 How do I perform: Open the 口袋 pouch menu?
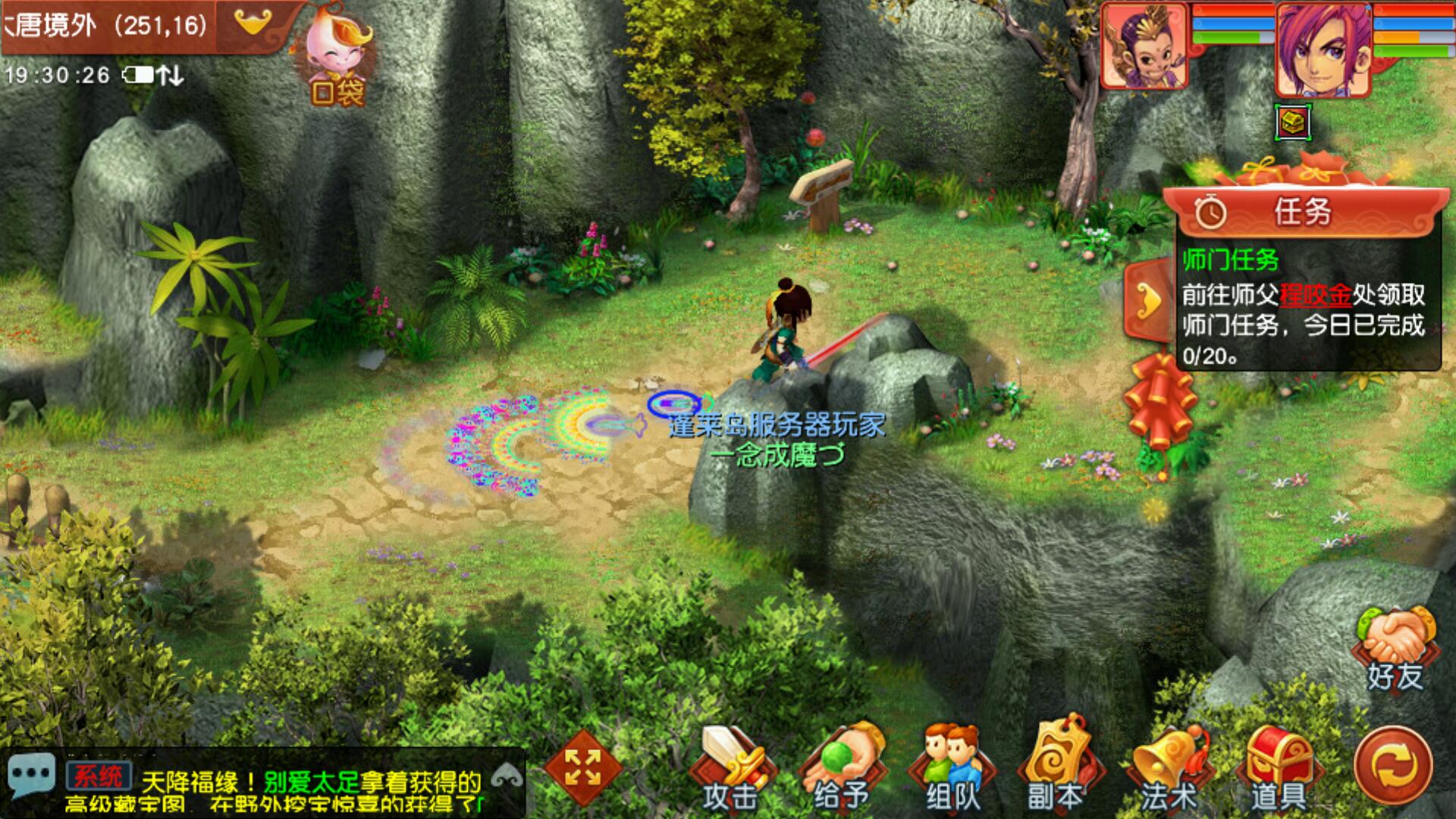(335, 64)
